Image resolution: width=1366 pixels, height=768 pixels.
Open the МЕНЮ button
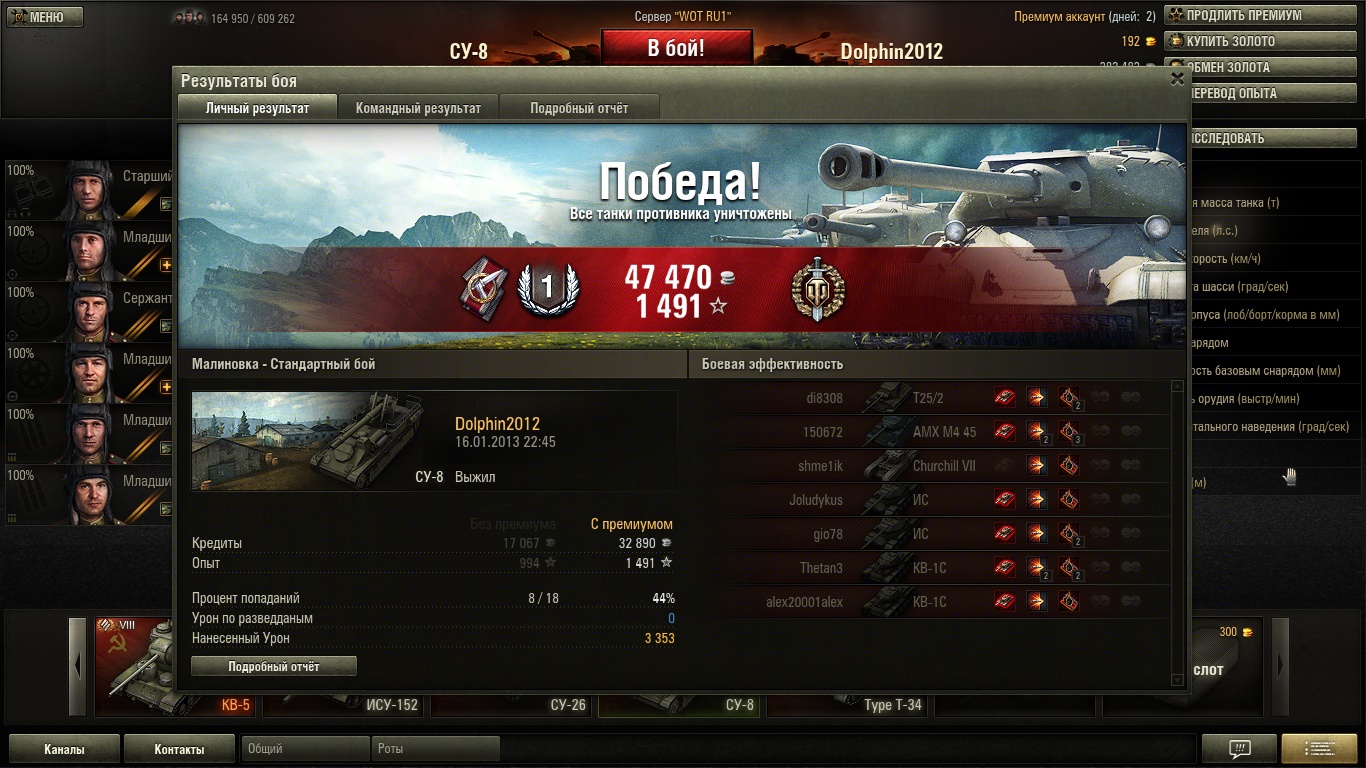point(45,17)
